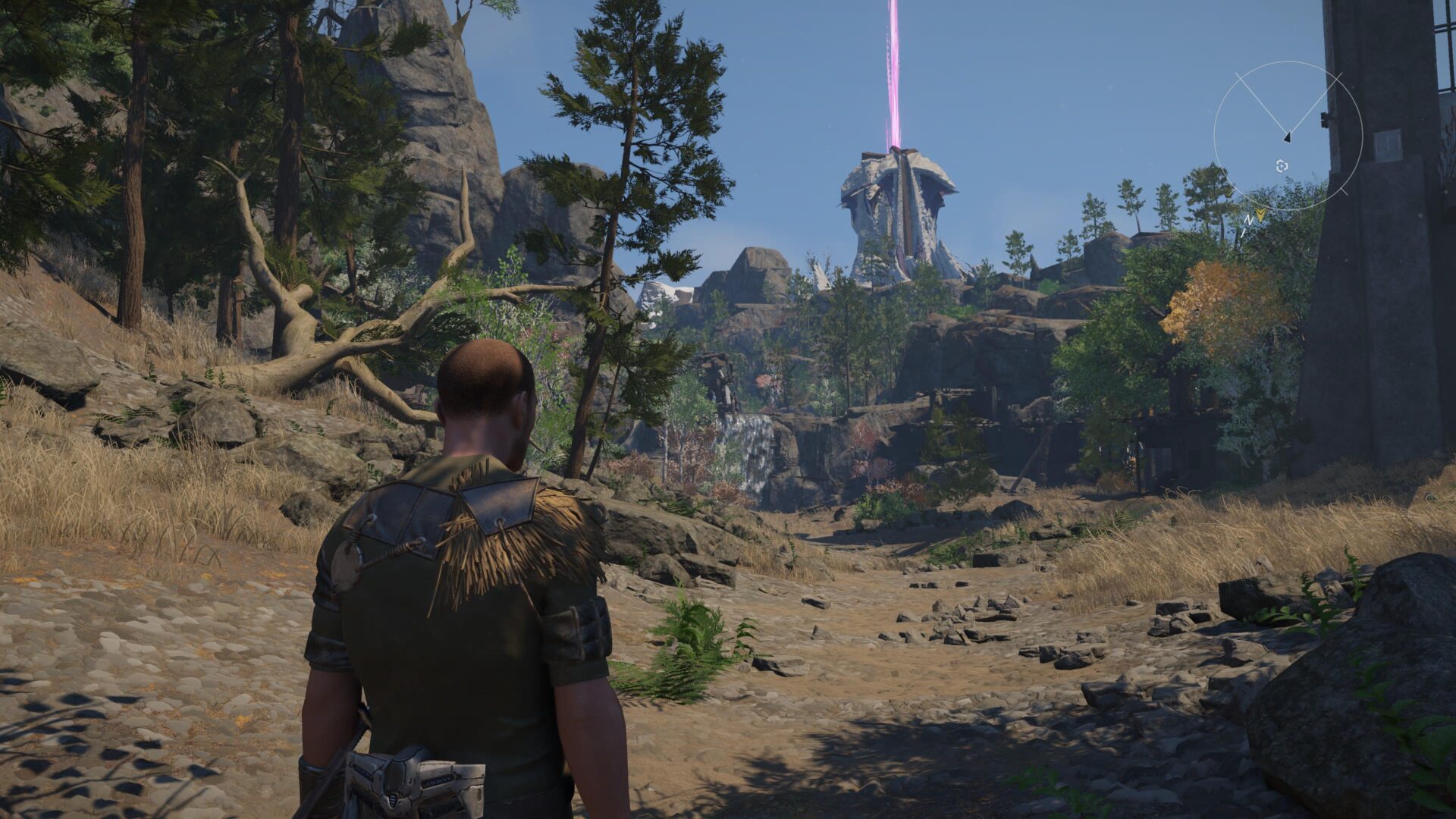Select the hexagonal teleporter icon inside the compass
The width and height of the screenshot is (1456, 819).
tap(1282, 166)
